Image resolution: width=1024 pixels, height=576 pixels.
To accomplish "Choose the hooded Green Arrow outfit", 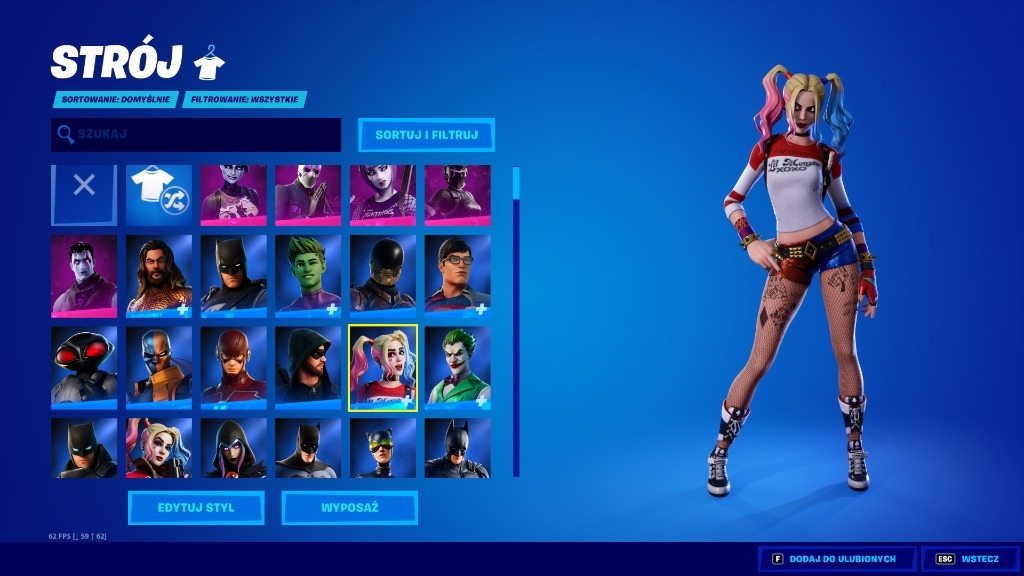I will pyautogui.click(x=308, y=366).
